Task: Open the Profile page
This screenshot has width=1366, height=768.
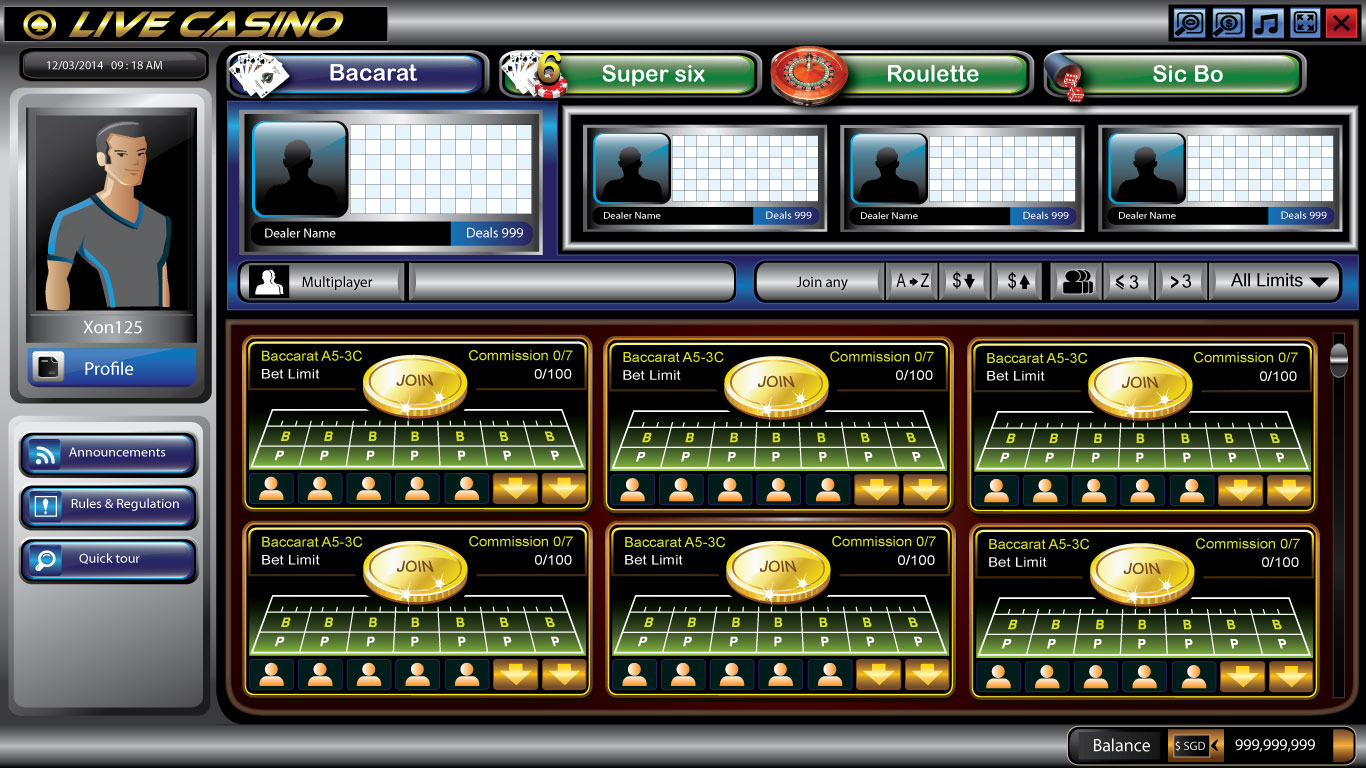Action: (110, 368)
